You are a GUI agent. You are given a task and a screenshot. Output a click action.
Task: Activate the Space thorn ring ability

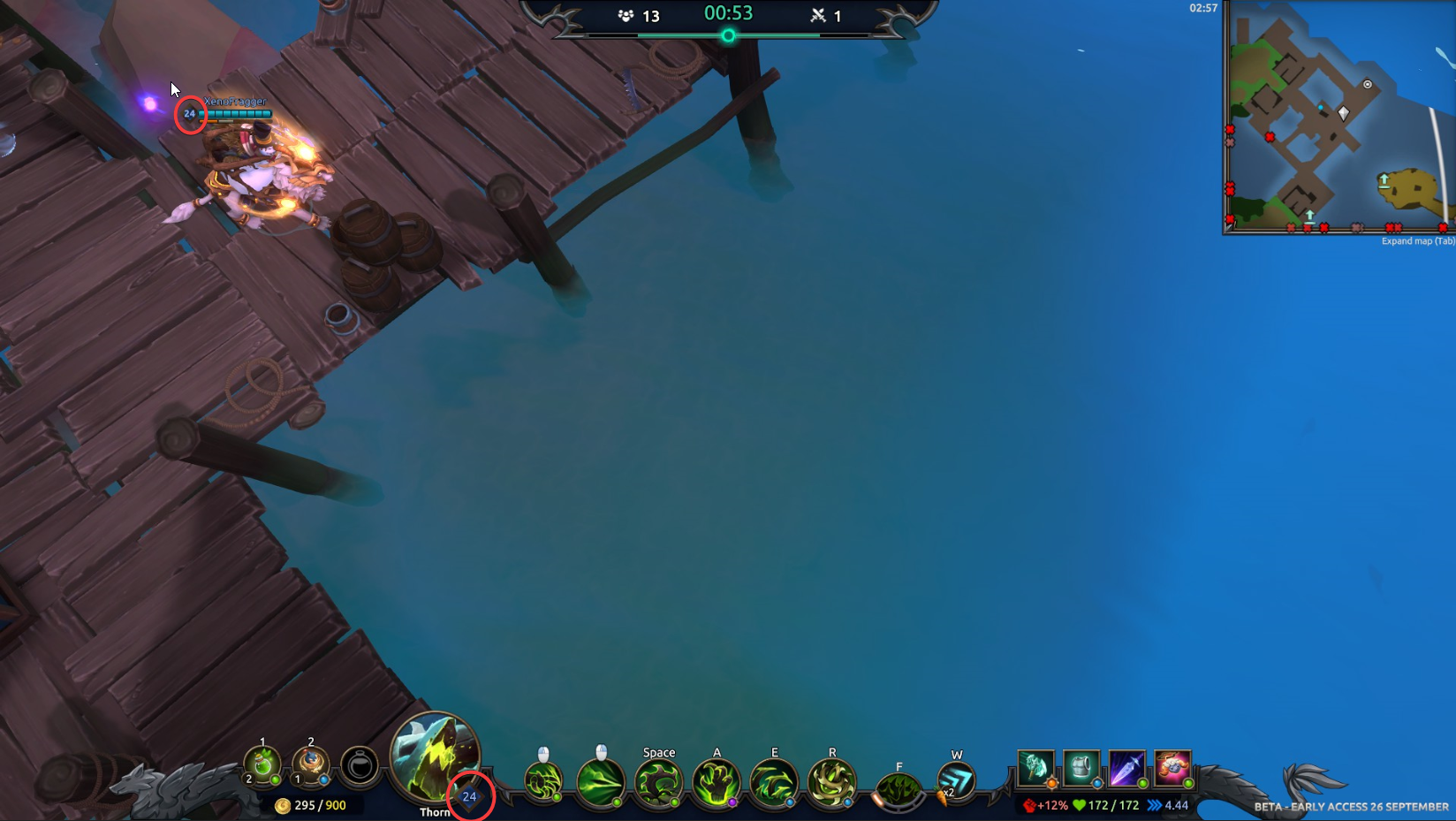(659, 784)
